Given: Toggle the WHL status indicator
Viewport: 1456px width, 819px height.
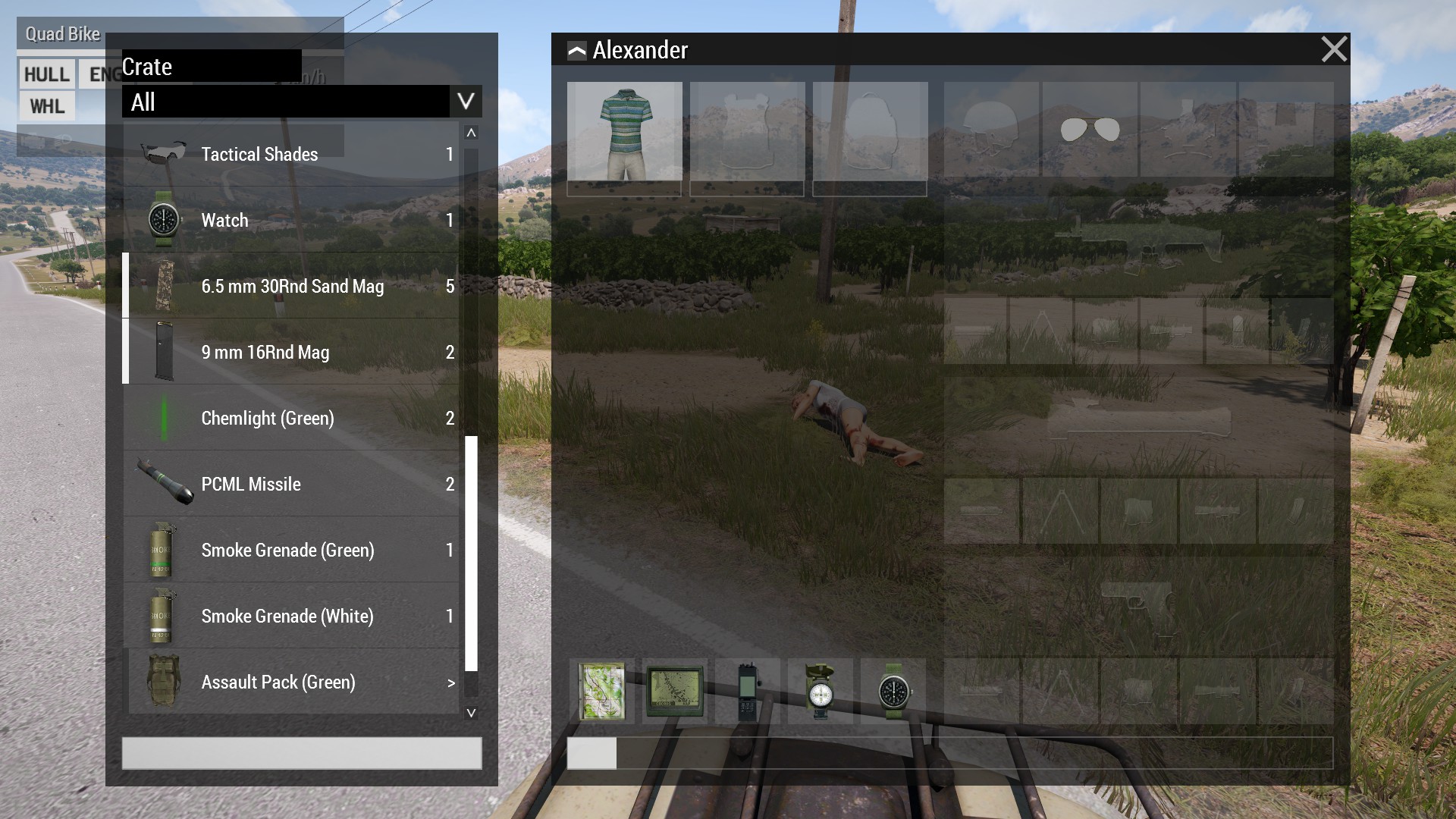Looking at the screenshot, I should coord(46,106).
